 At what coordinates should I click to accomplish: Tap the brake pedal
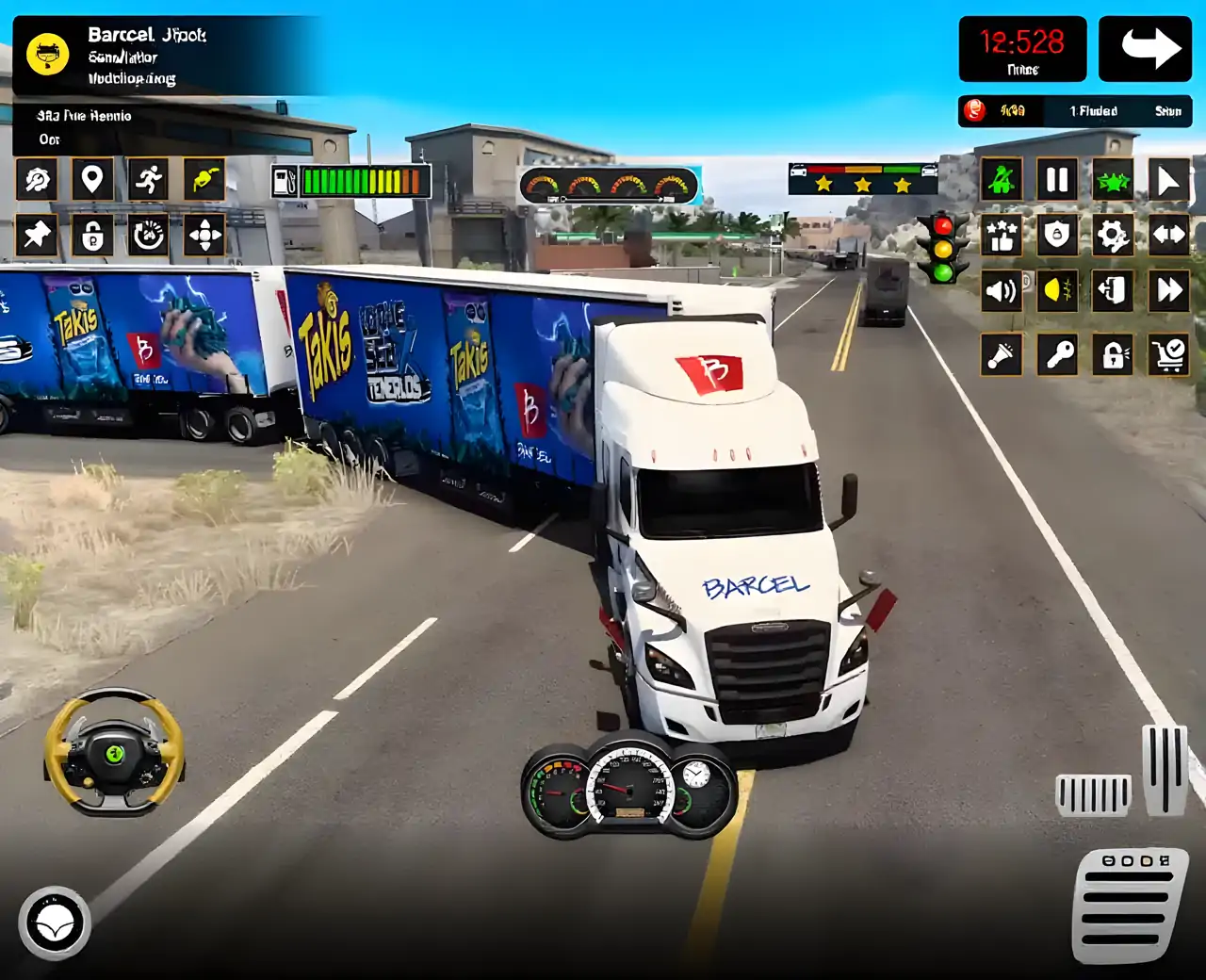(x=1093, y=794)
